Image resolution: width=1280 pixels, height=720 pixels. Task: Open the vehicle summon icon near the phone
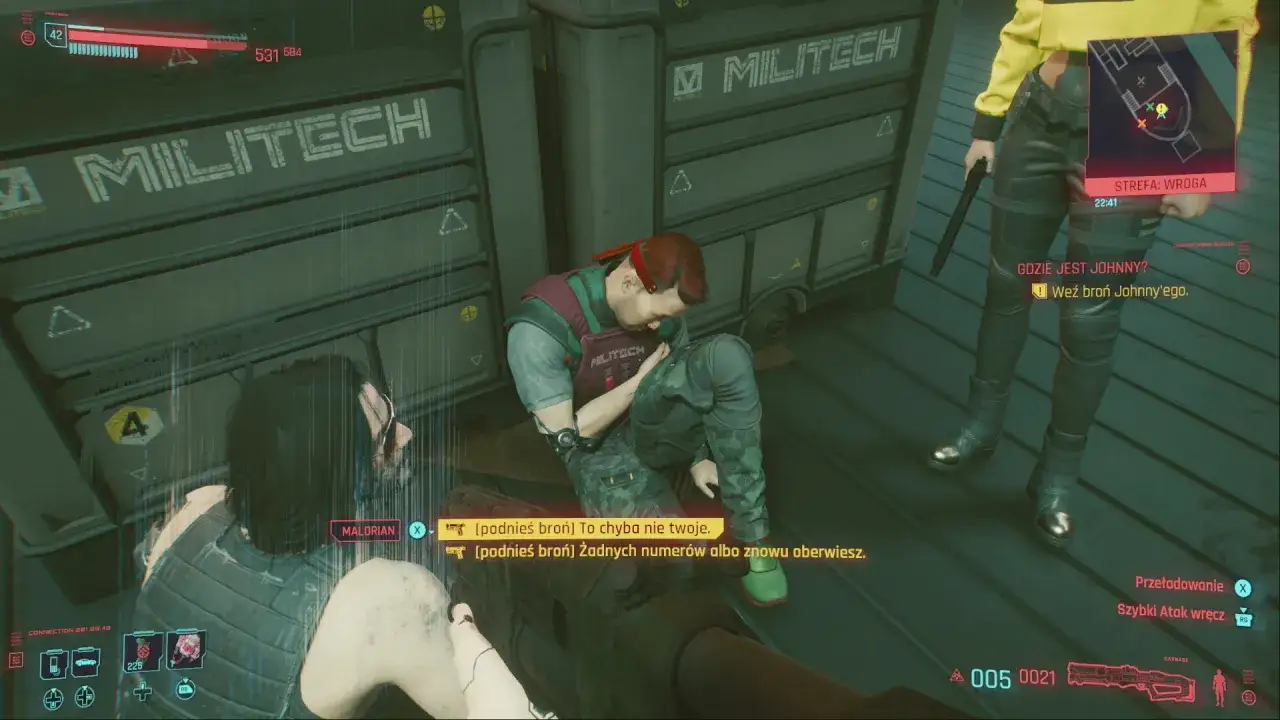coord(85,662)
